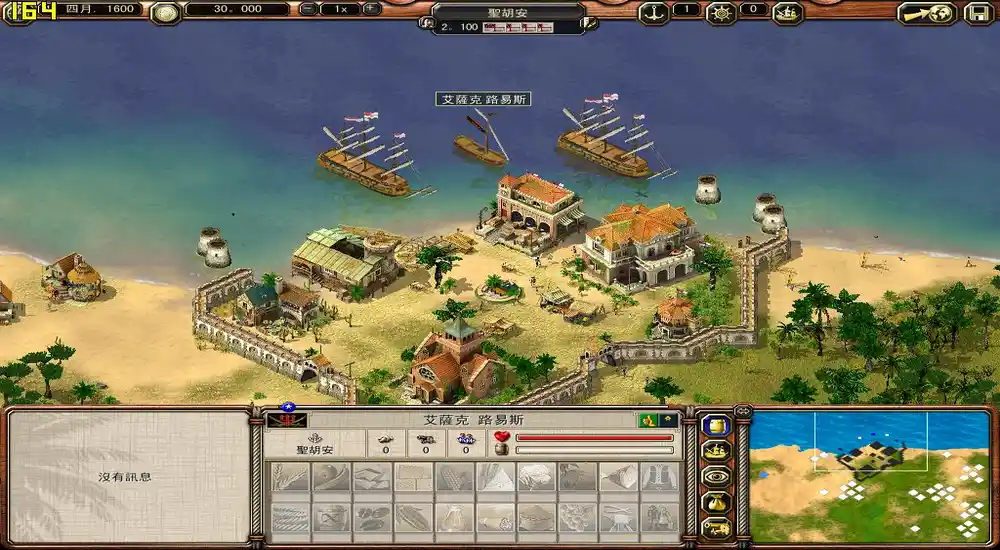Switch to the golden ship tab

[x=716, y=451]
